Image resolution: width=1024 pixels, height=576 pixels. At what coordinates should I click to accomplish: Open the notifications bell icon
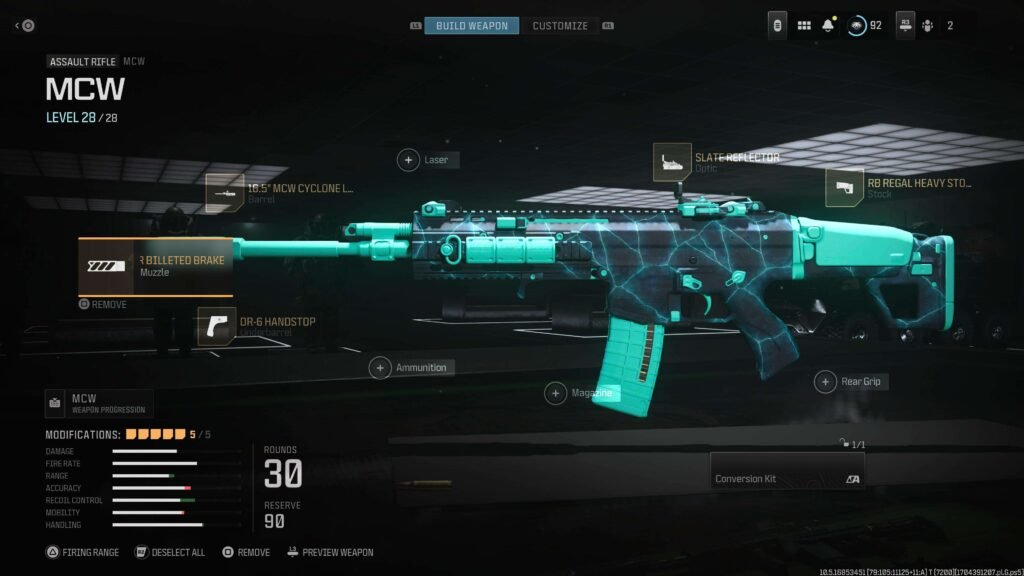coord(828,25)
